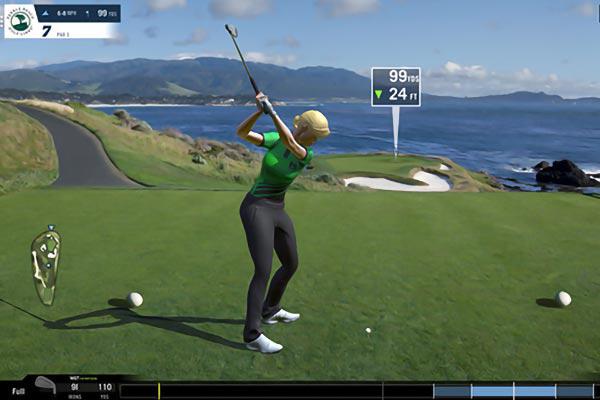This screenshot has height=400, width=600.
Task: Click the swing power meter bar
Action: coord(300,391)
